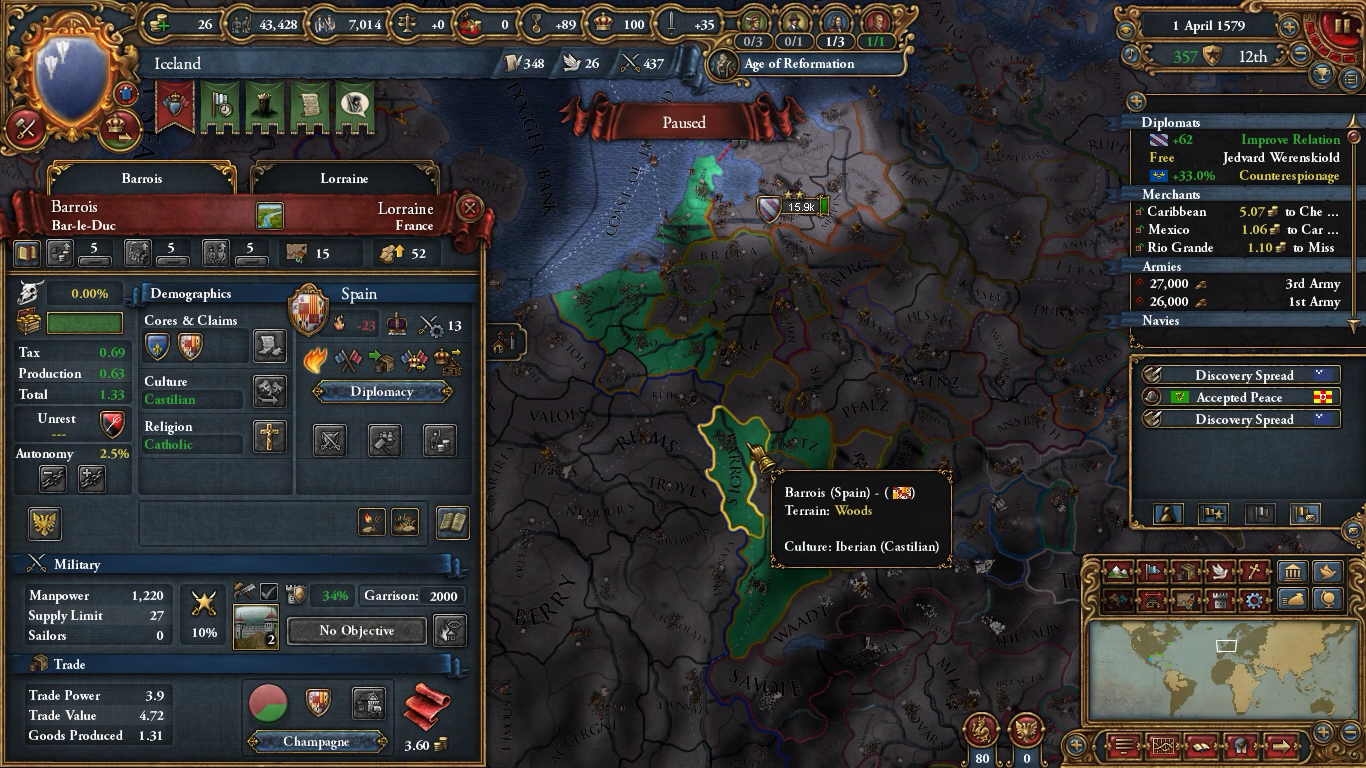Open the build buildings temple macro icon

pos(1292,572)
